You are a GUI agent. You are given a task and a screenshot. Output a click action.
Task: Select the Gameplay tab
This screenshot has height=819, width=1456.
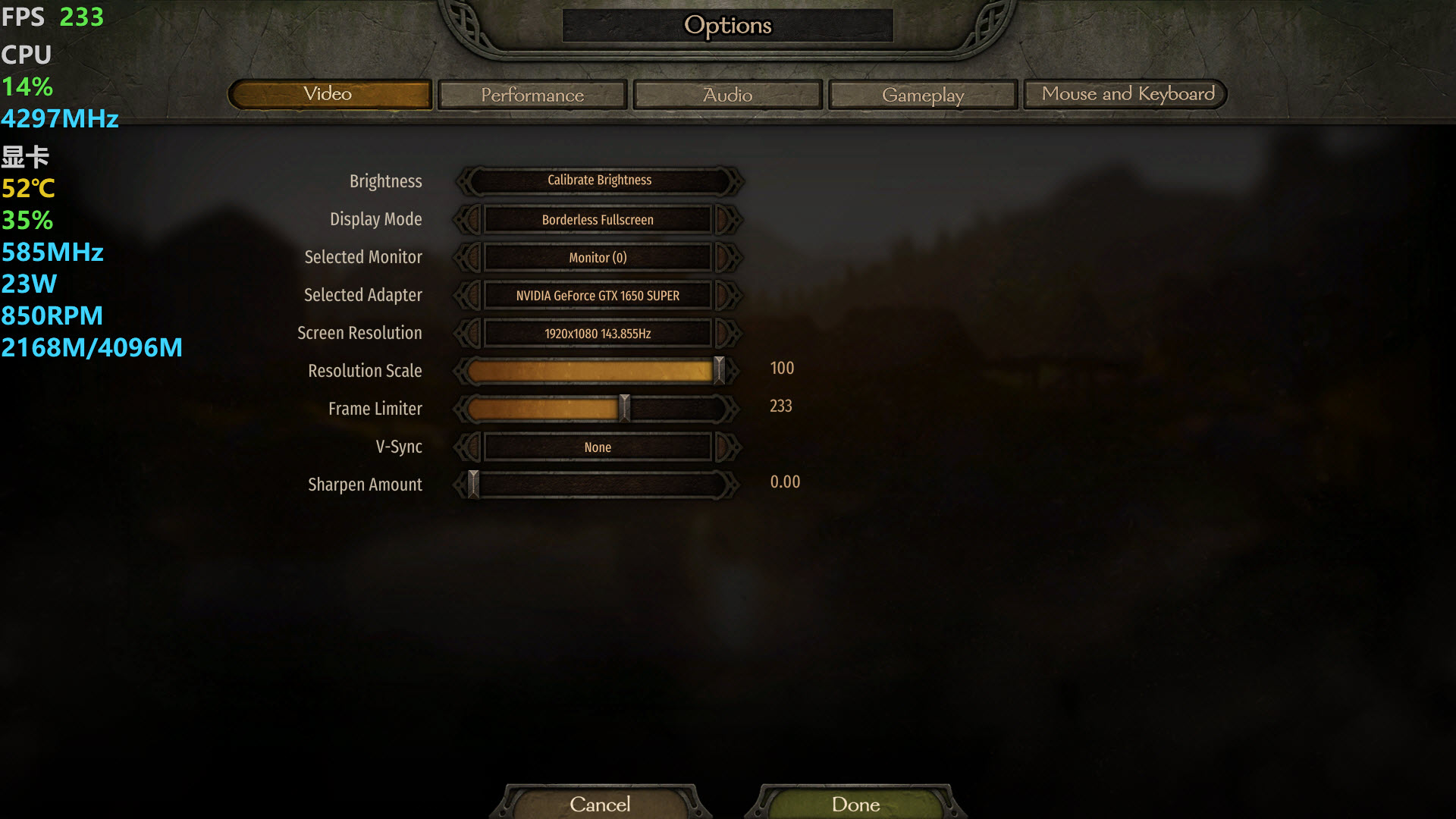coord(922,96)
